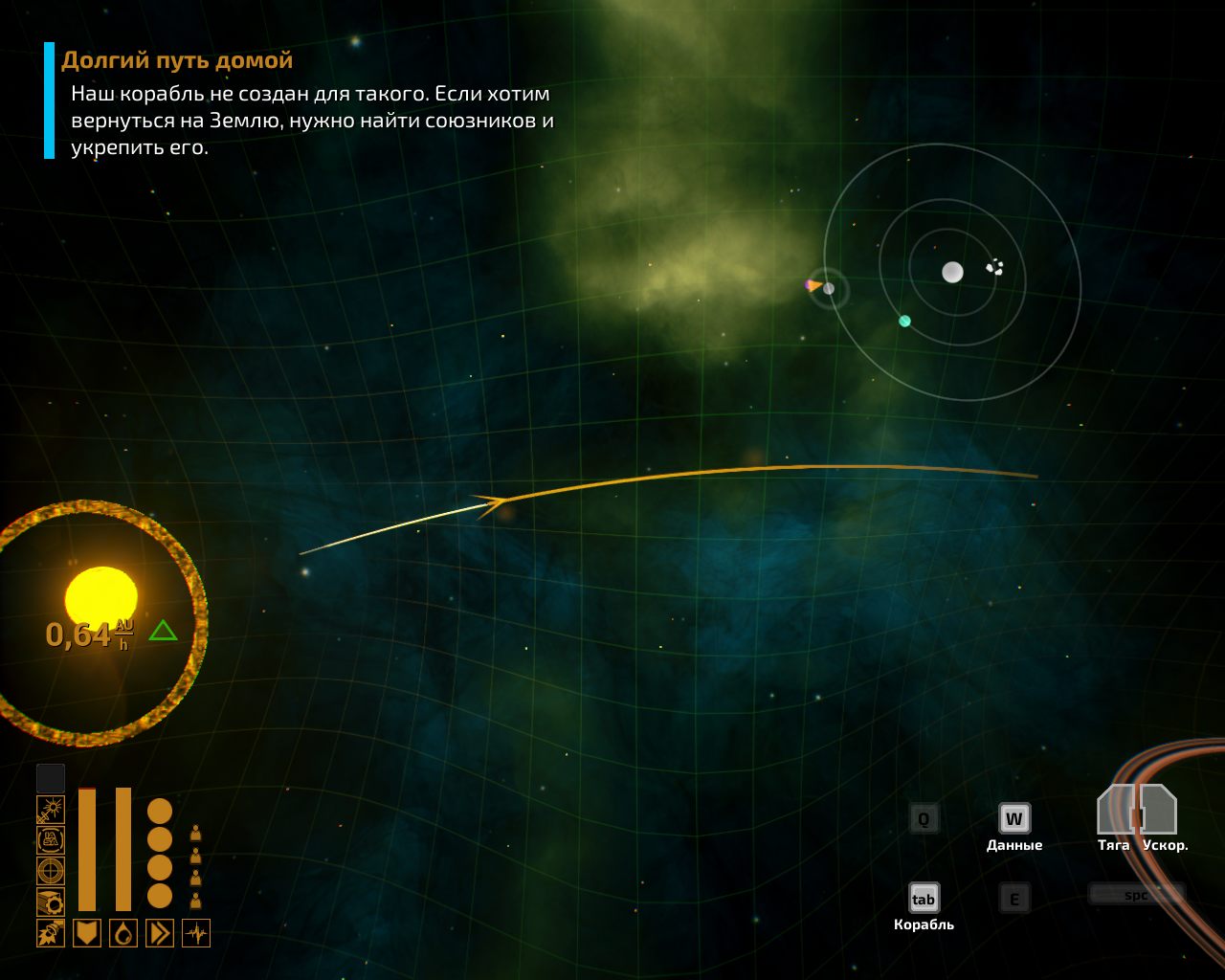The width and height of the screenshot is (1225, 980).
Task: Click the shield status icon
Action: [87, 933]
